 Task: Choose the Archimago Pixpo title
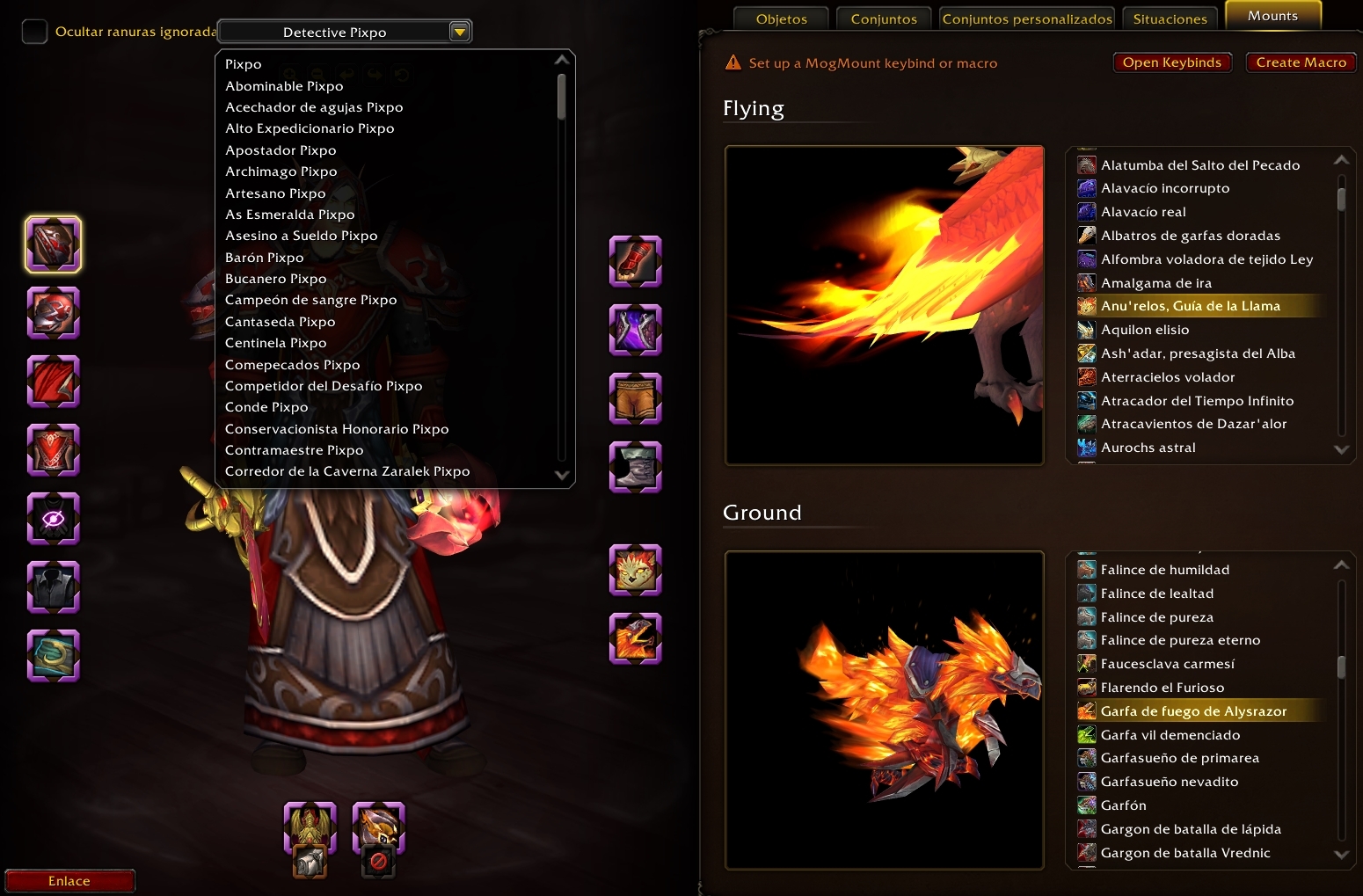[281, 171]
